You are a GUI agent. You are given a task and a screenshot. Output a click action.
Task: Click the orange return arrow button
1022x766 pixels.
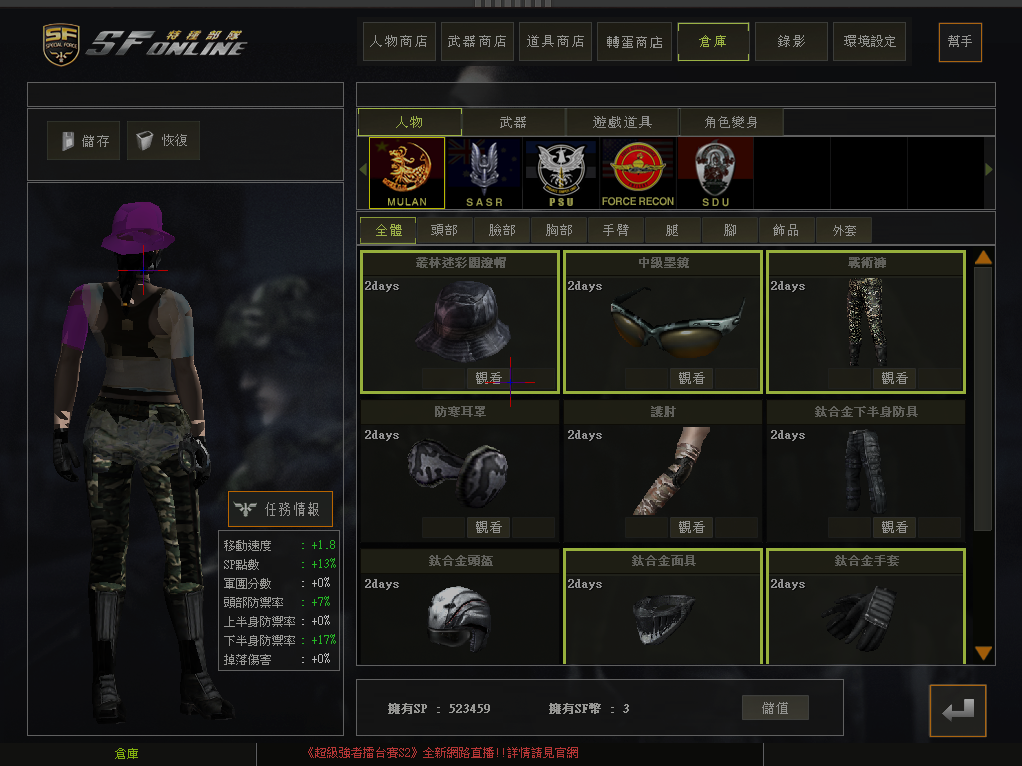pos(957,710)
